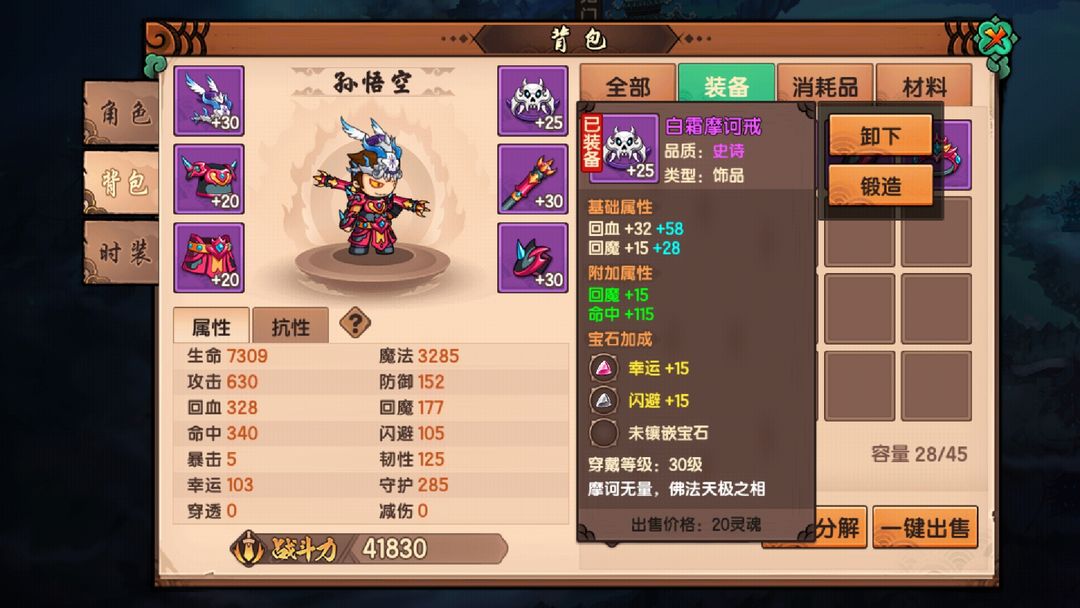Select the winged helmet equipment slot
This screenshot has height=608, width=1080.
(x=209, y=100)
